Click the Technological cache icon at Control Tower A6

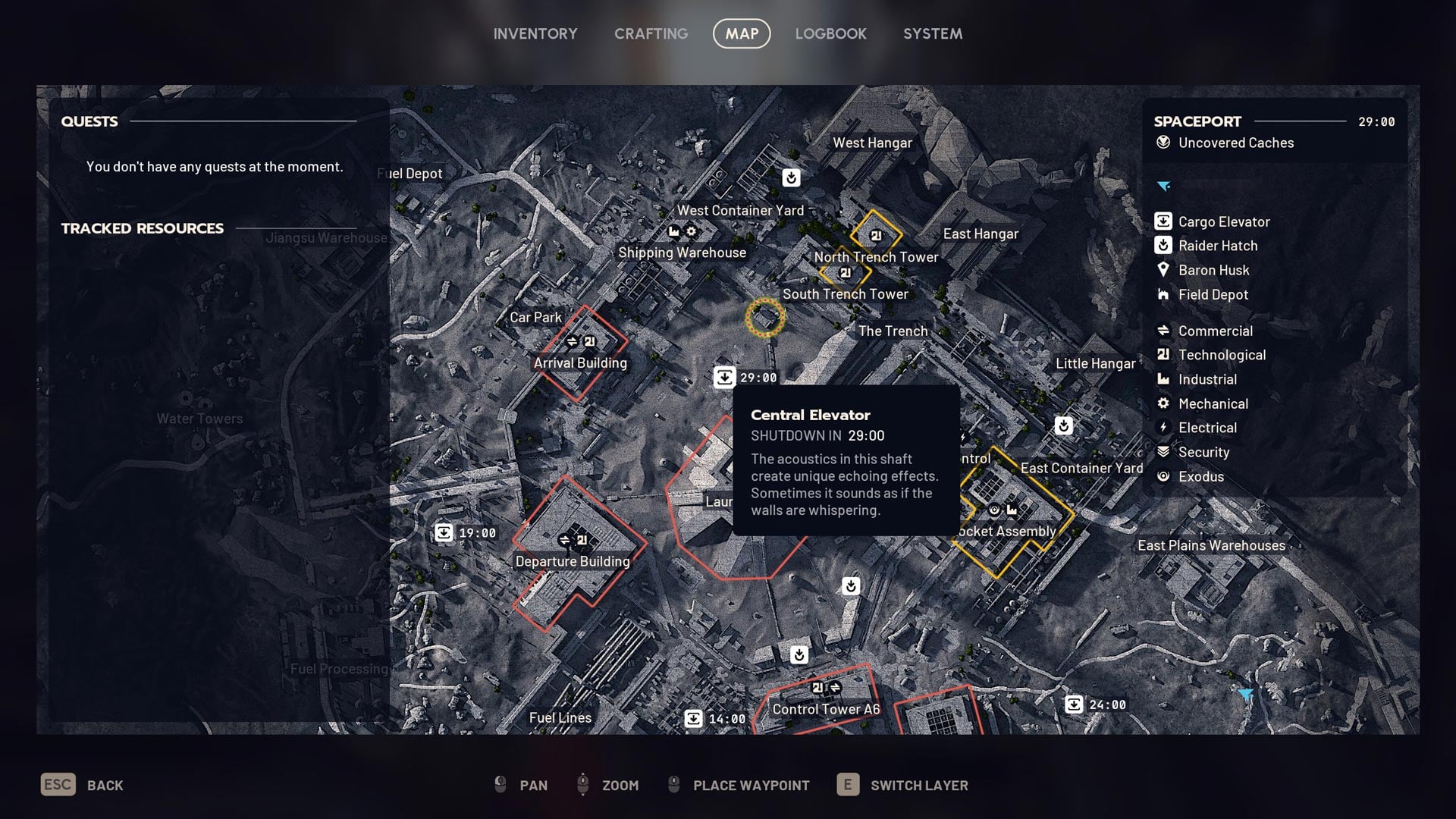click(817, 689)
